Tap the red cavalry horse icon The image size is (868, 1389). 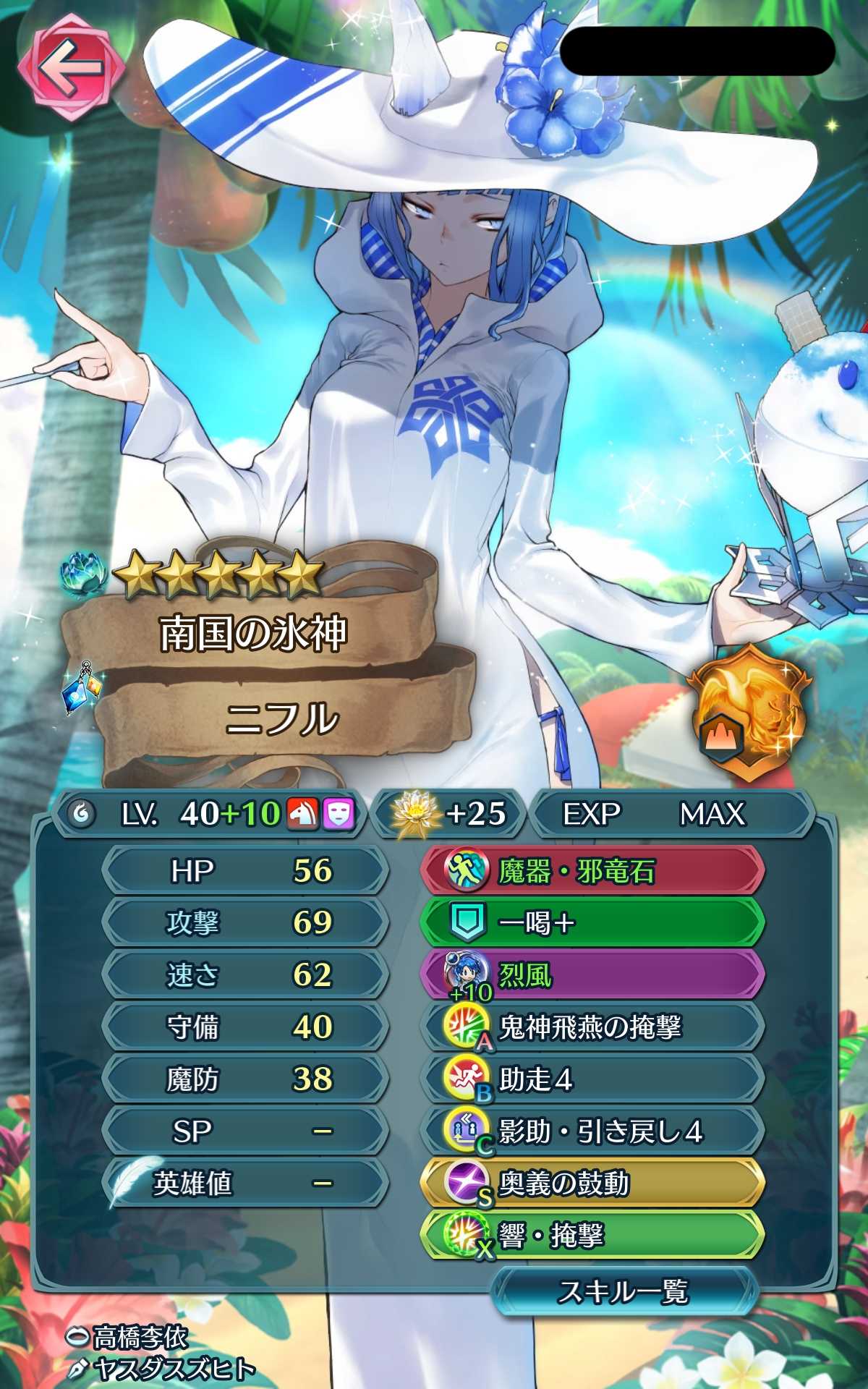(303, 814)
